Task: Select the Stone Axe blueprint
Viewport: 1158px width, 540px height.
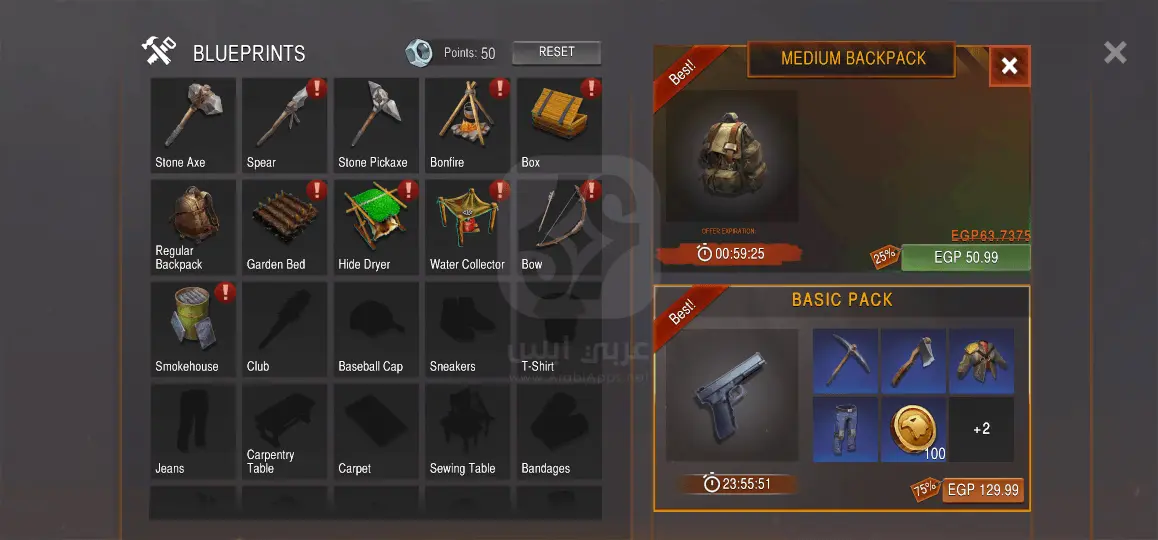Action: (193, 125)
